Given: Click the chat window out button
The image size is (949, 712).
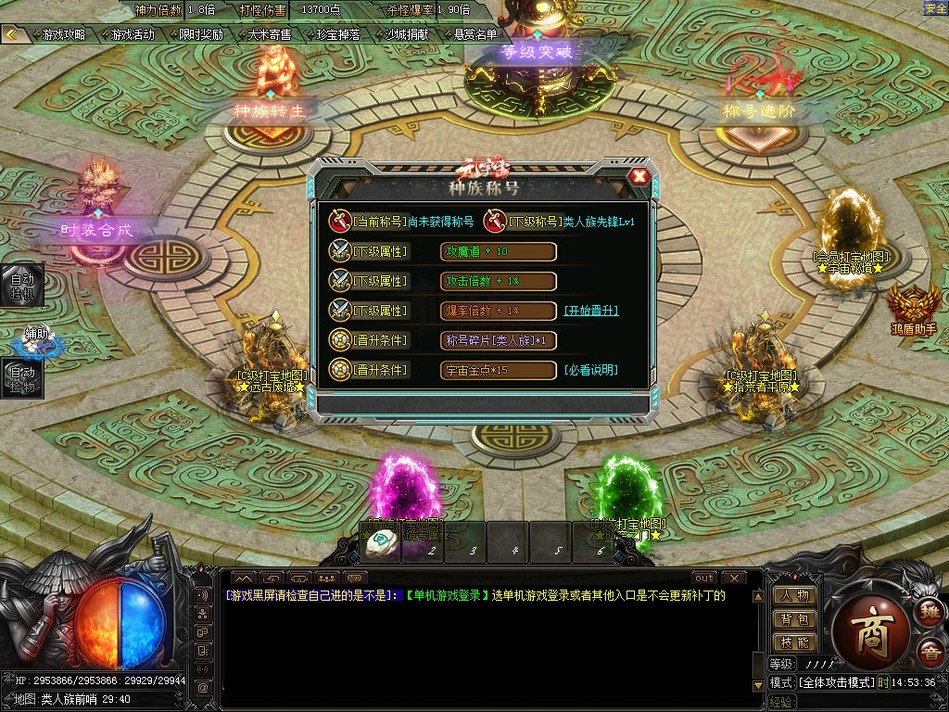Looking at the screenshot, I should tap(704, 578).
